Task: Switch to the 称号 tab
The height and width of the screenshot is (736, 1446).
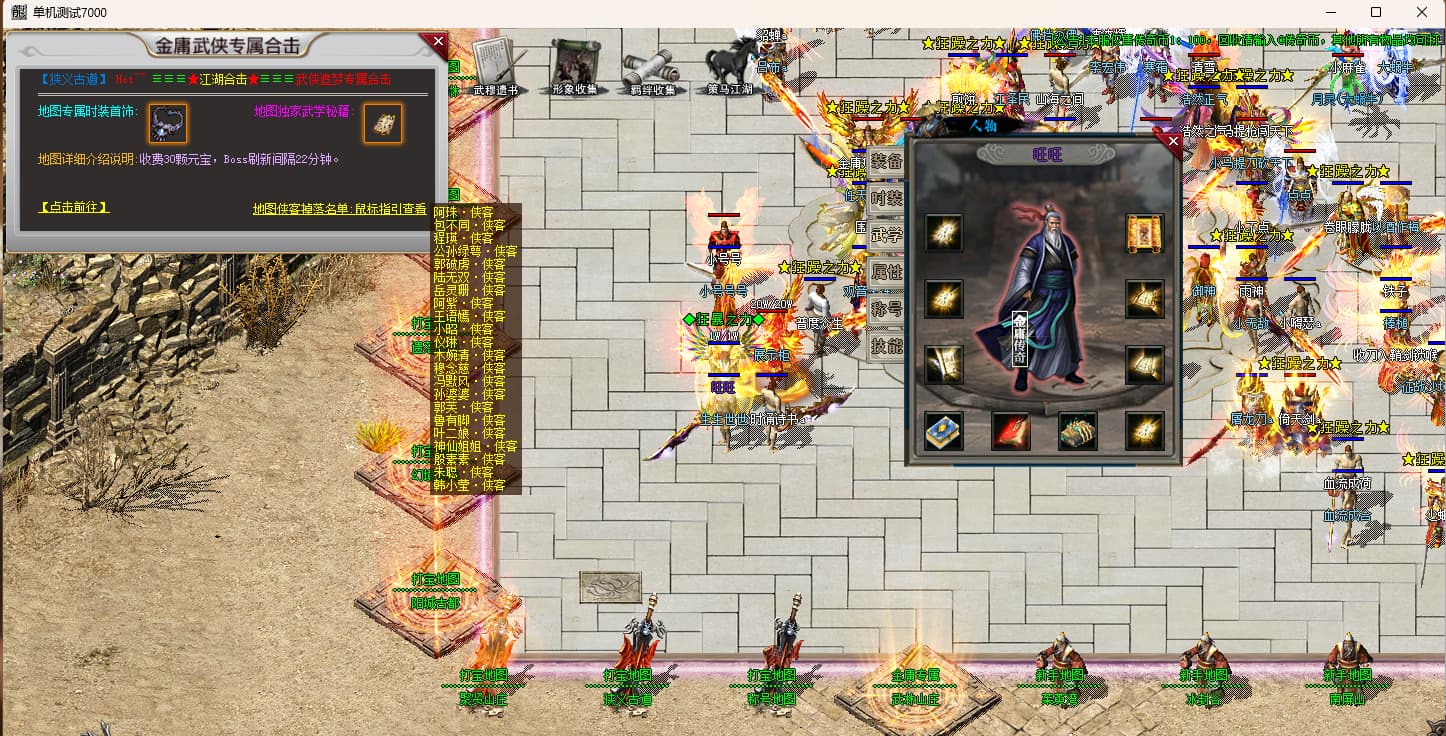Action: [887, 309]
